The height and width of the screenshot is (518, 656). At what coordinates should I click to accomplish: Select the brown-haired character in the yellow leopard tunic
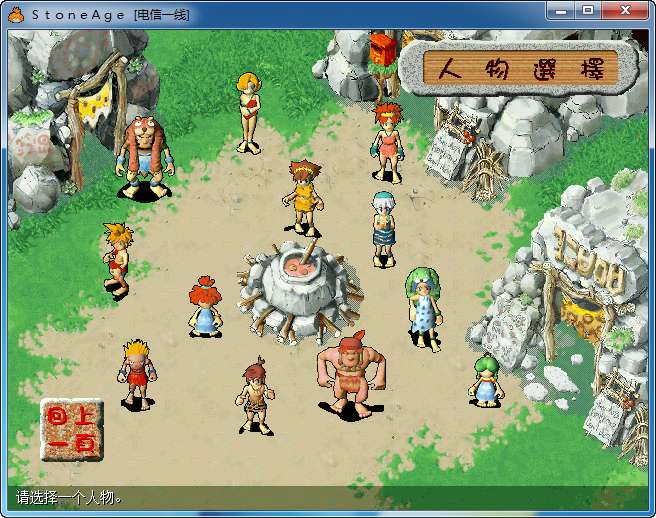(302, 197)
